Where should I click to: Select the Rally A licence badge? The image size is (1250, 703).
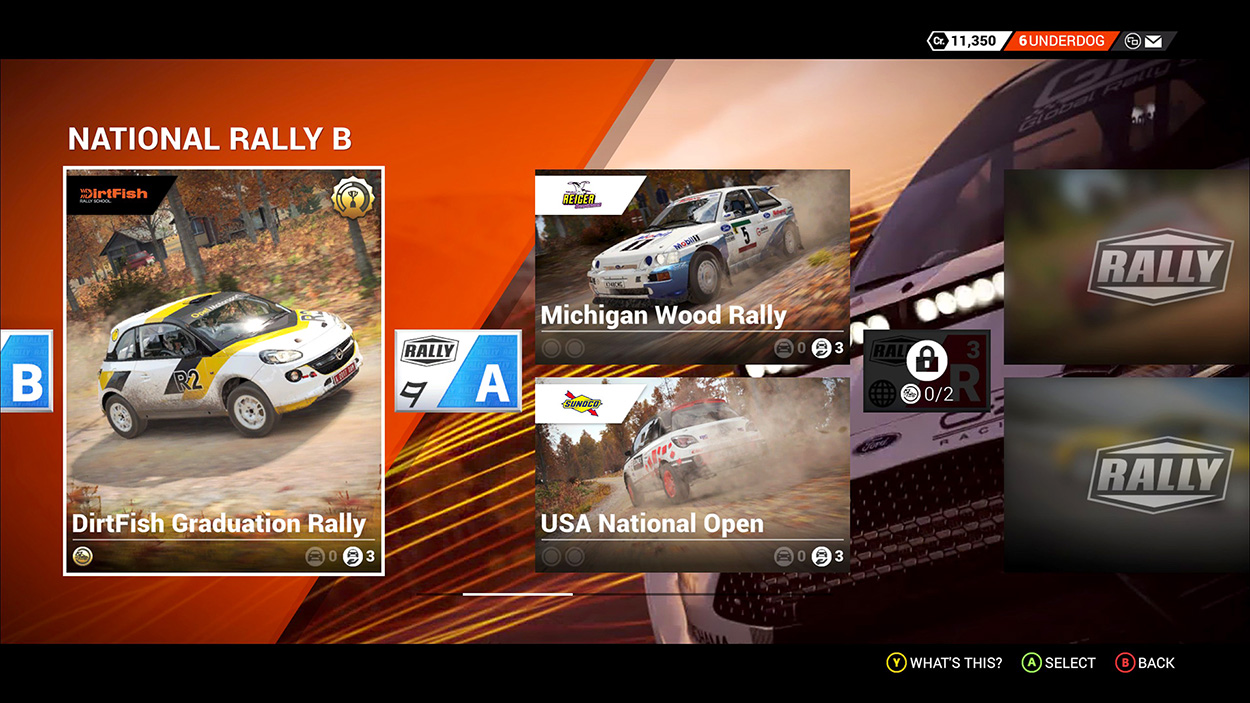coord(458,371)
